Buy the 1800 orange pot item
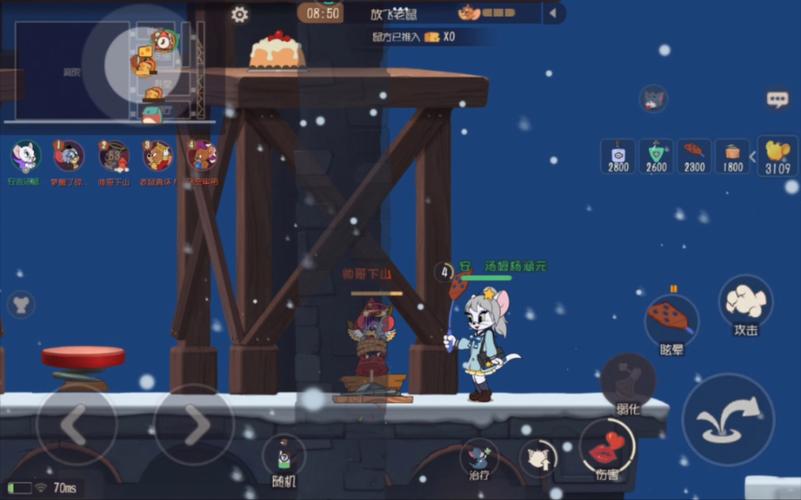 point(732,156)
